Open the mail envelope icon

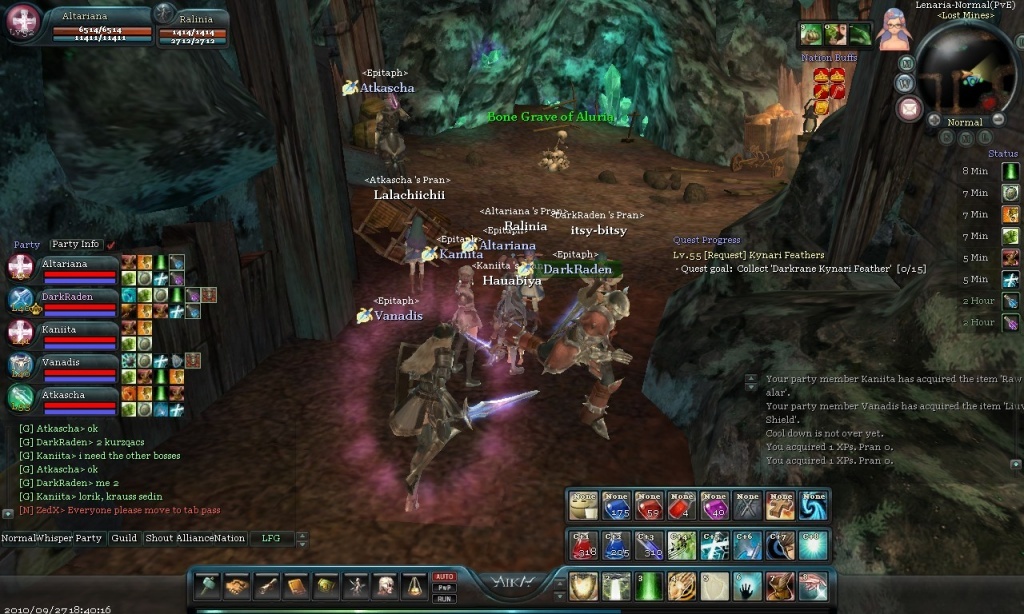pyautogui.click(x=909, y=109)
